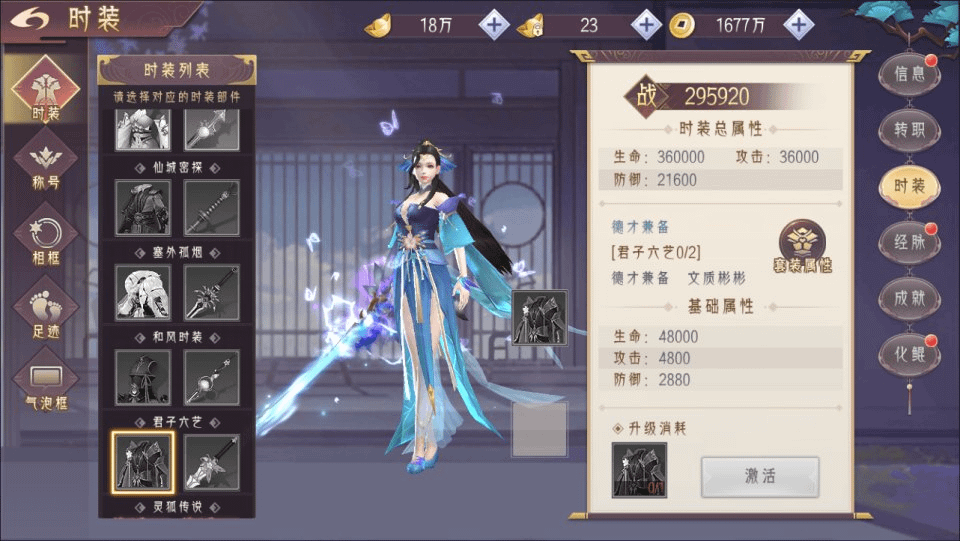The image size is (960, 541).
Task: View the 套装属性 set attributes
Action: 802,247
